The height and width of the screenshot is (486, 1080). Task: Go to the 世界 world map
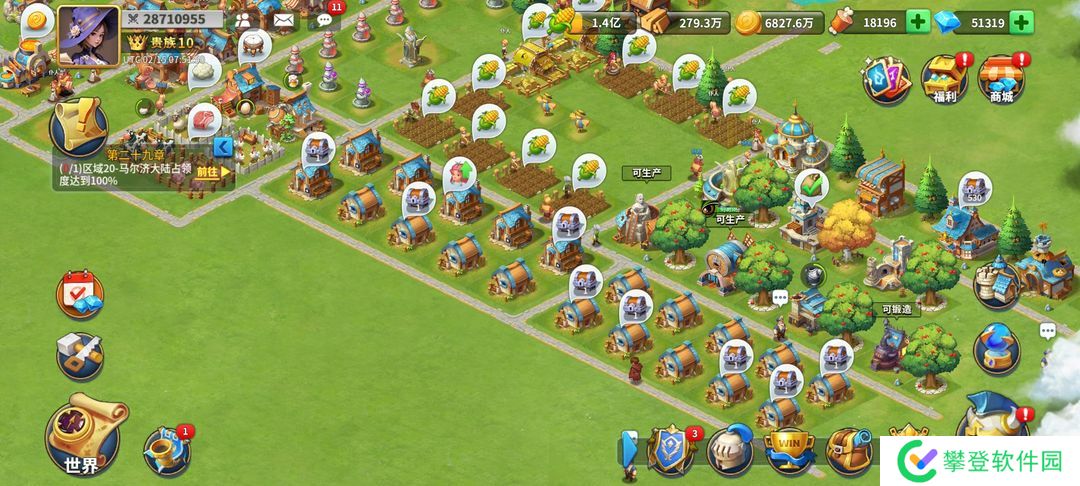(x=82, y=436)
